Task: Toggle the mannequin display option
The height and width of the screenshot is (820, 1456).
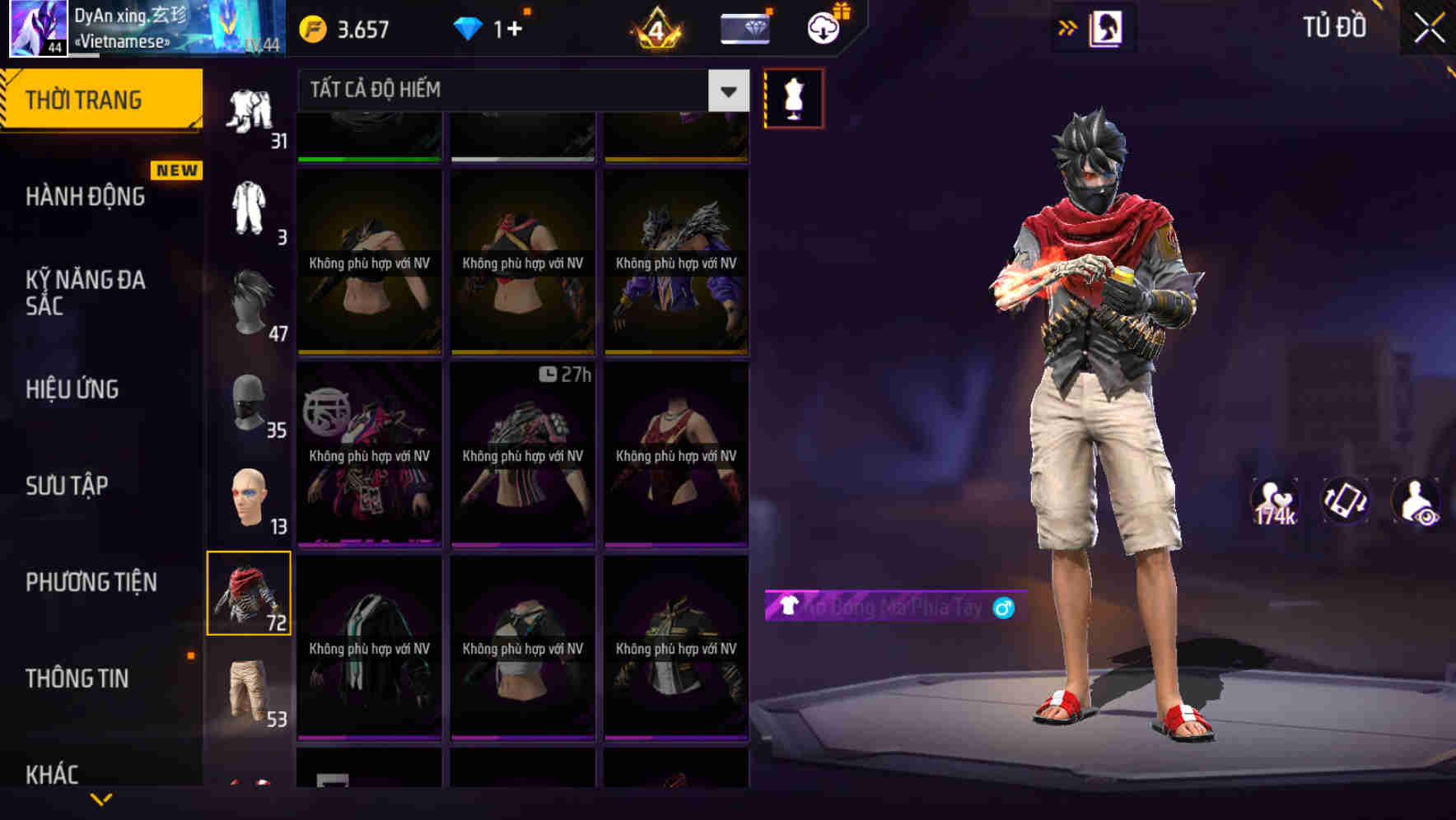Action: 794,96
